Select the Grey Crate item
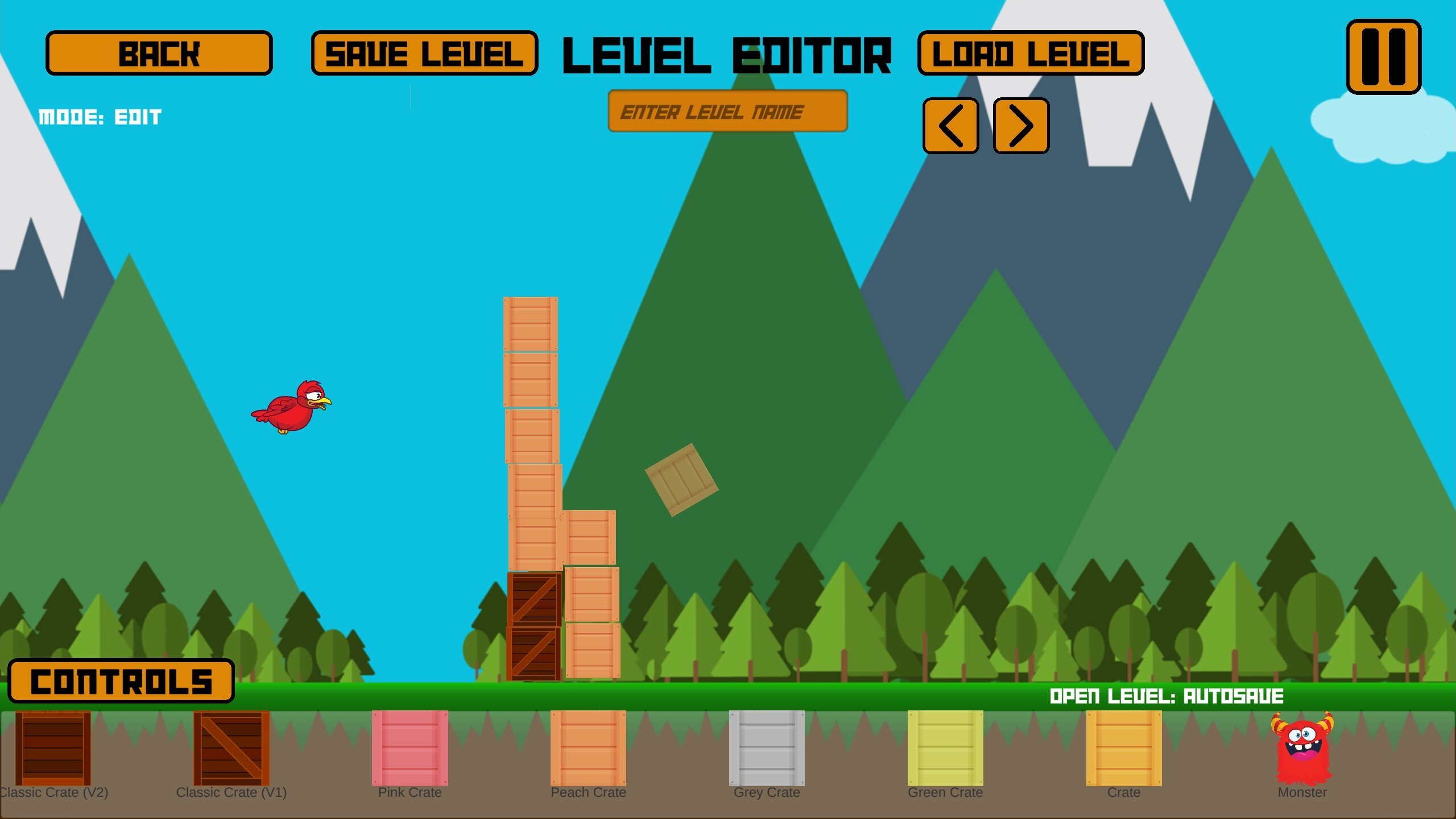1456x819 pixels. click(767, 750)
